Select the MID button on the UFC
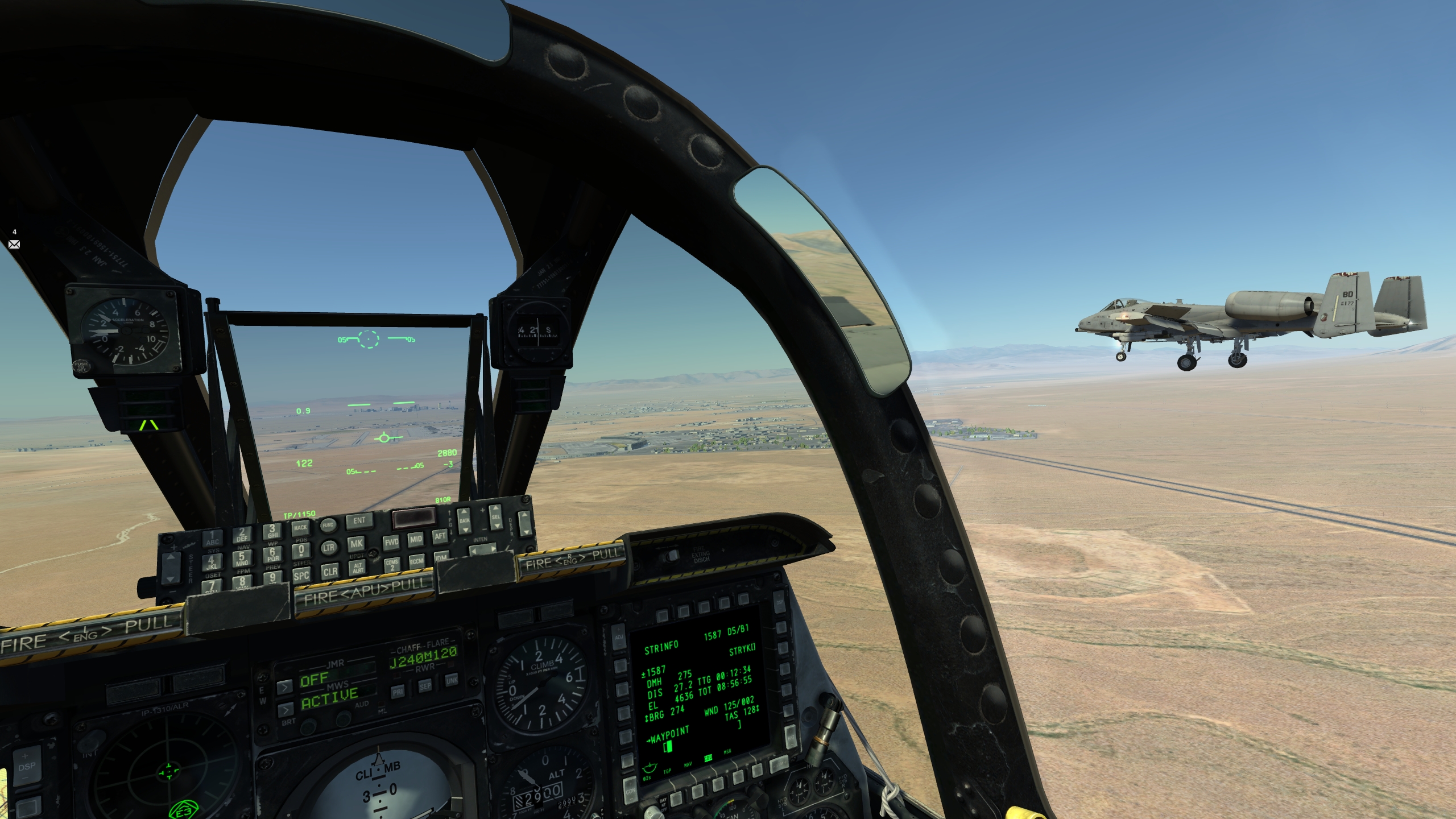1456x819 pixels. [x=416, y=539]
